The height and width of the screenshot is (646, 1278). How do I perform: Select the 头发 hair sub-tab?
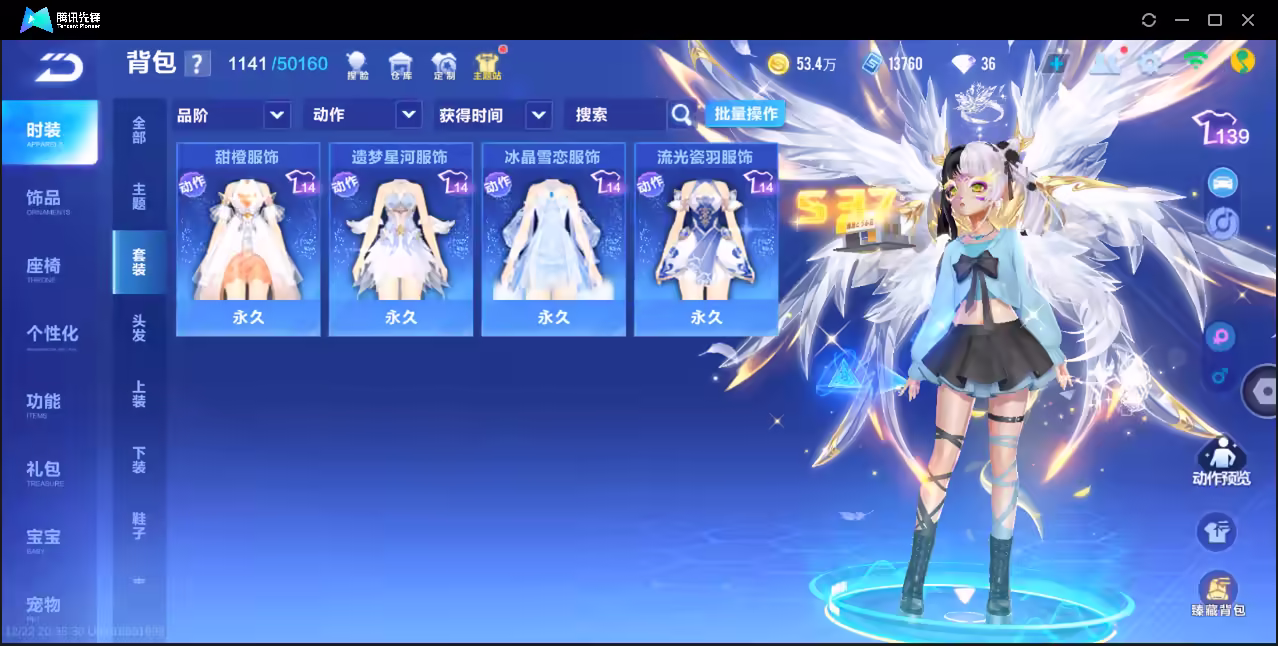(139, 328)
